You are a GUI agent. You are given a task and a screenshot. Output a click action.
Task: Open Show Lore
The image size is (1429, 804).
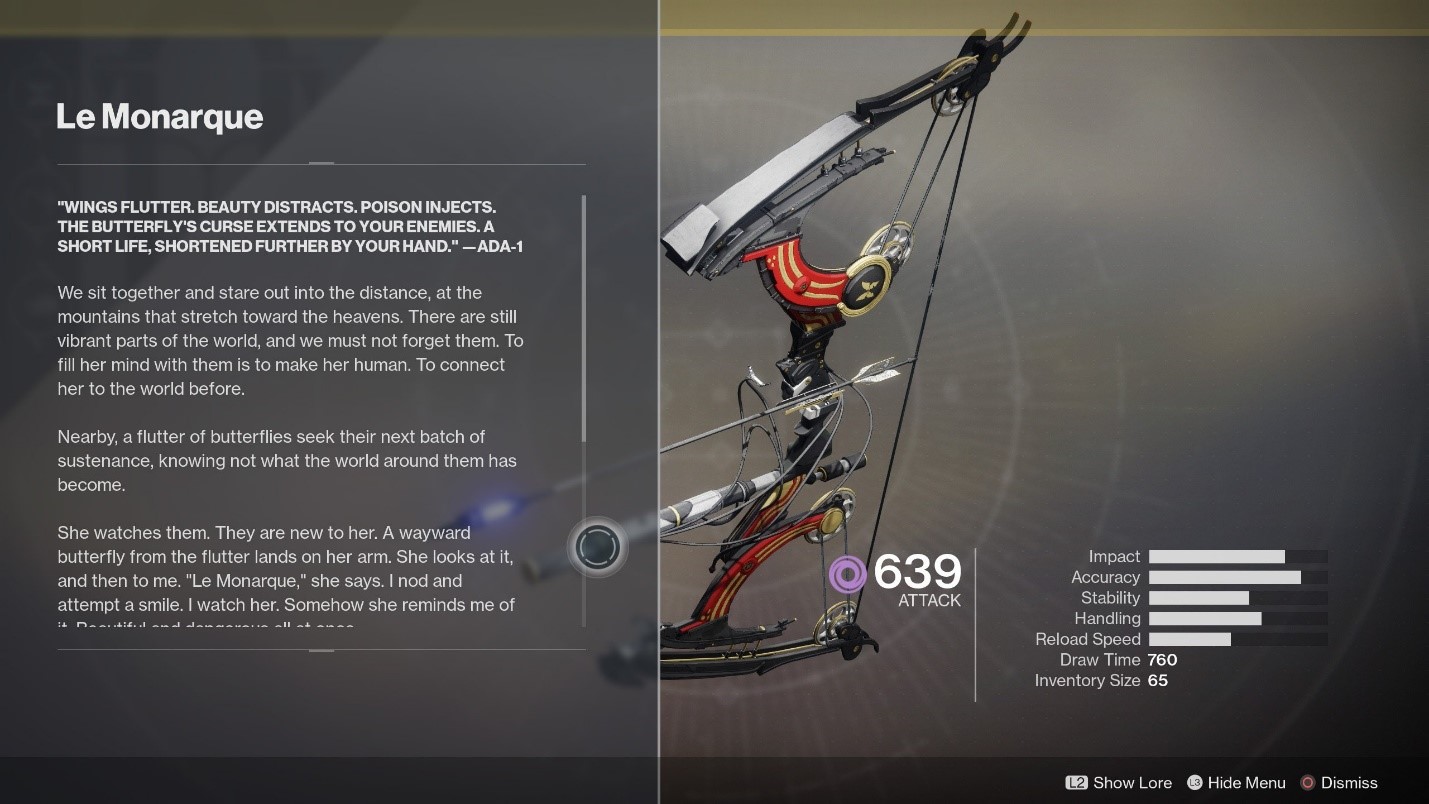(x=1130, y=783)
